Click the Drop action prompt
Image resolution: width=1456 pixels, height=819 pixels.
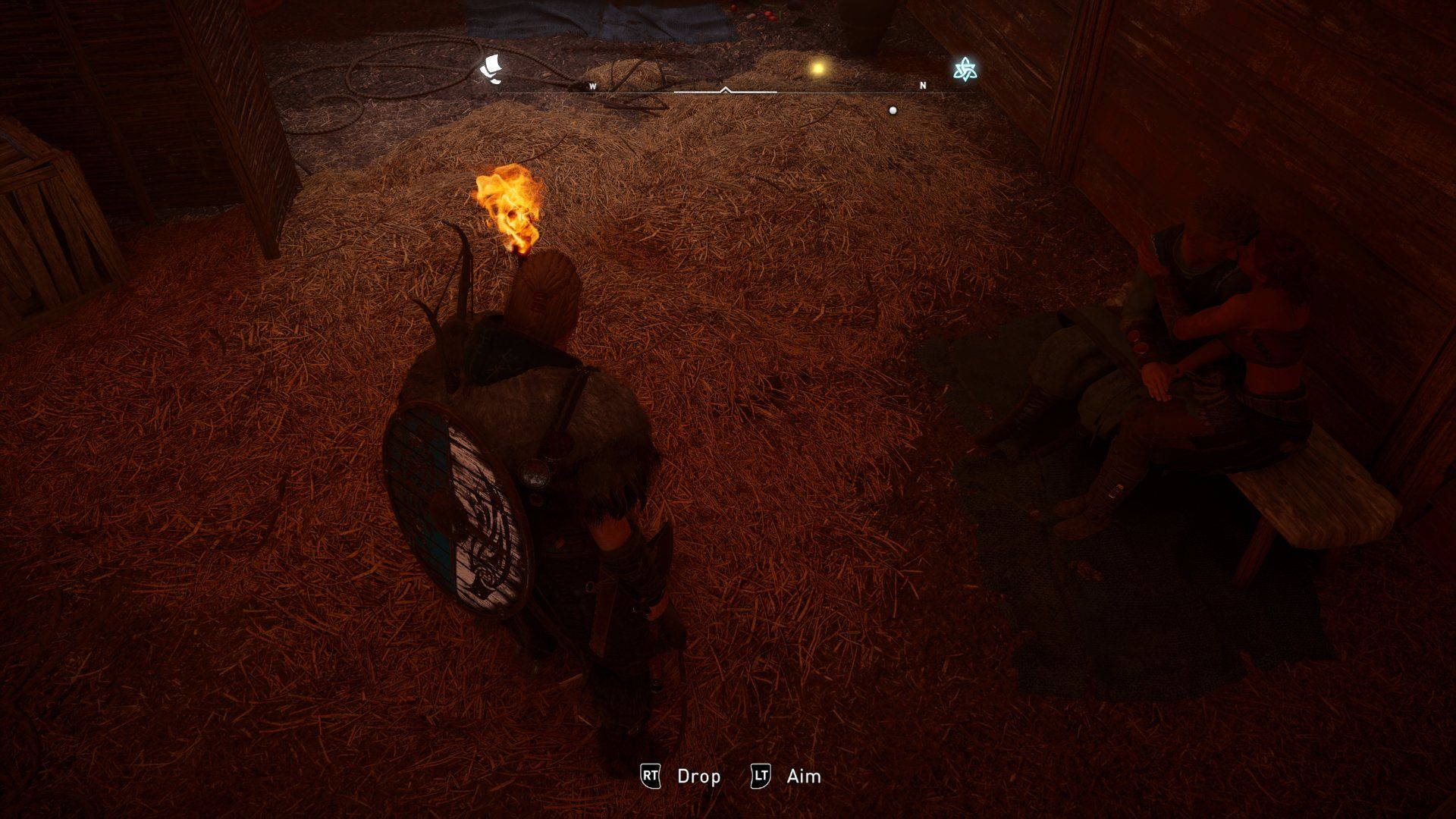(x=699, y=777)
